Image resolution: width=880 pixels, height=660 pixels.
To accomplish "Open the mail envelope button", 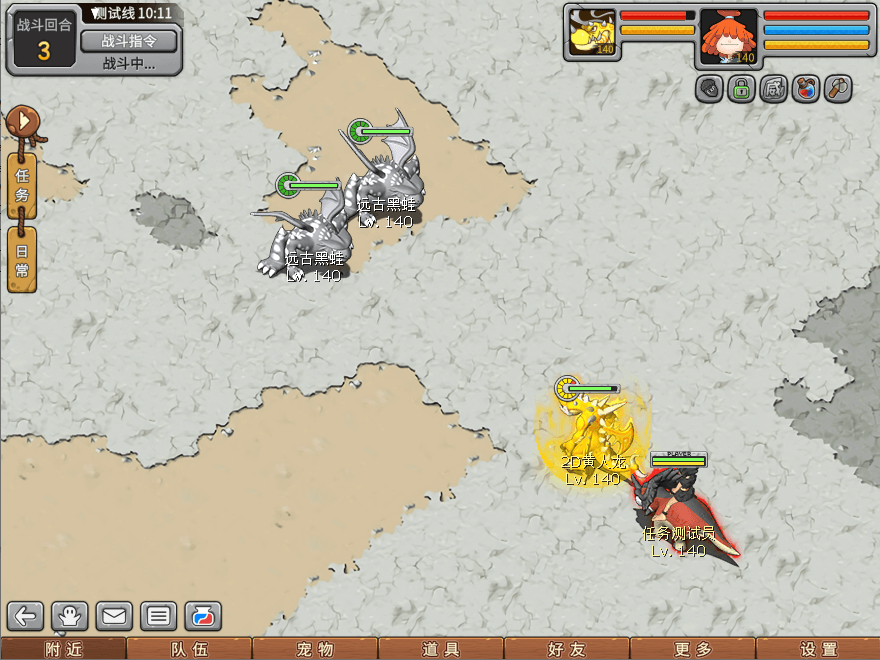I will [115, 616].
